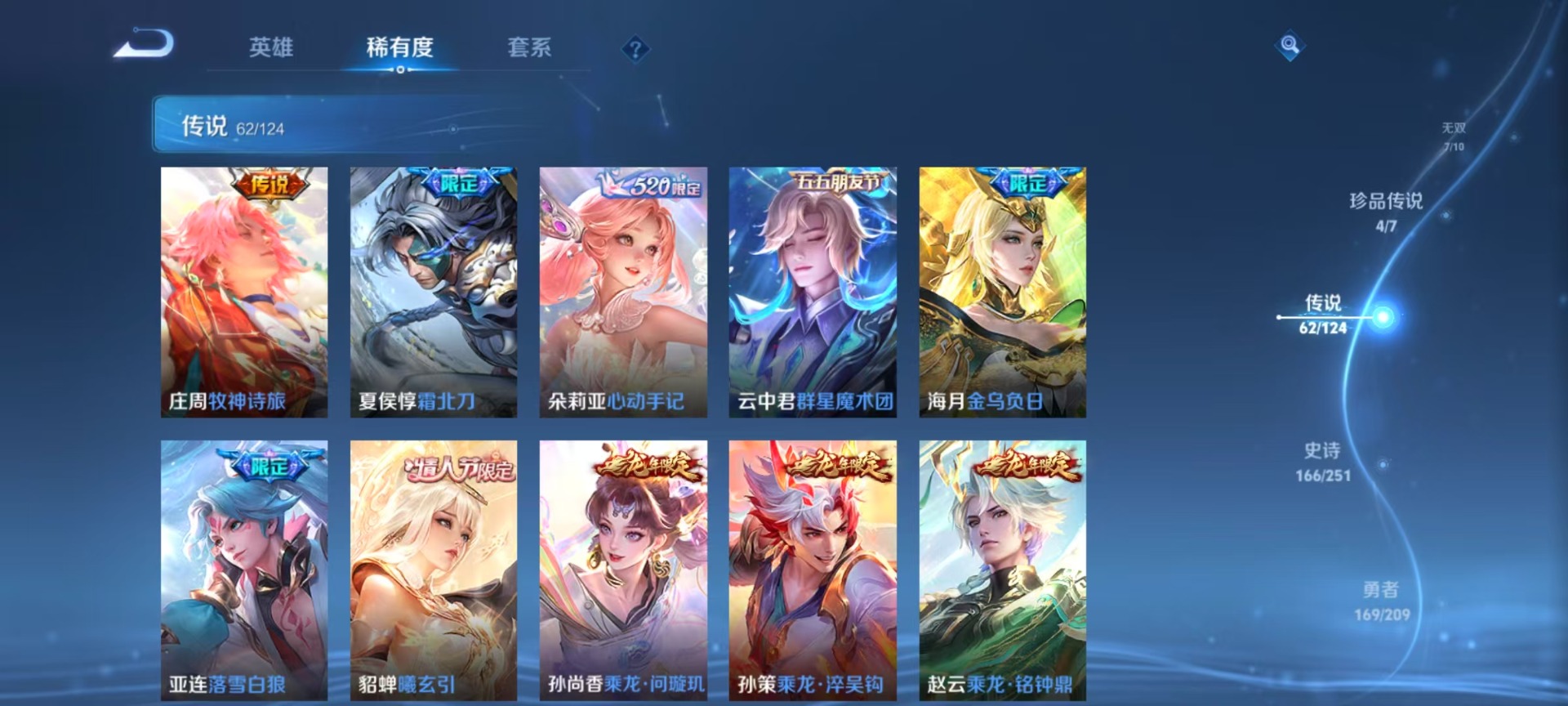
Task: Select 孙尚香 乘龙·问璇玑 skin card
Action: (x=623, y=570)
